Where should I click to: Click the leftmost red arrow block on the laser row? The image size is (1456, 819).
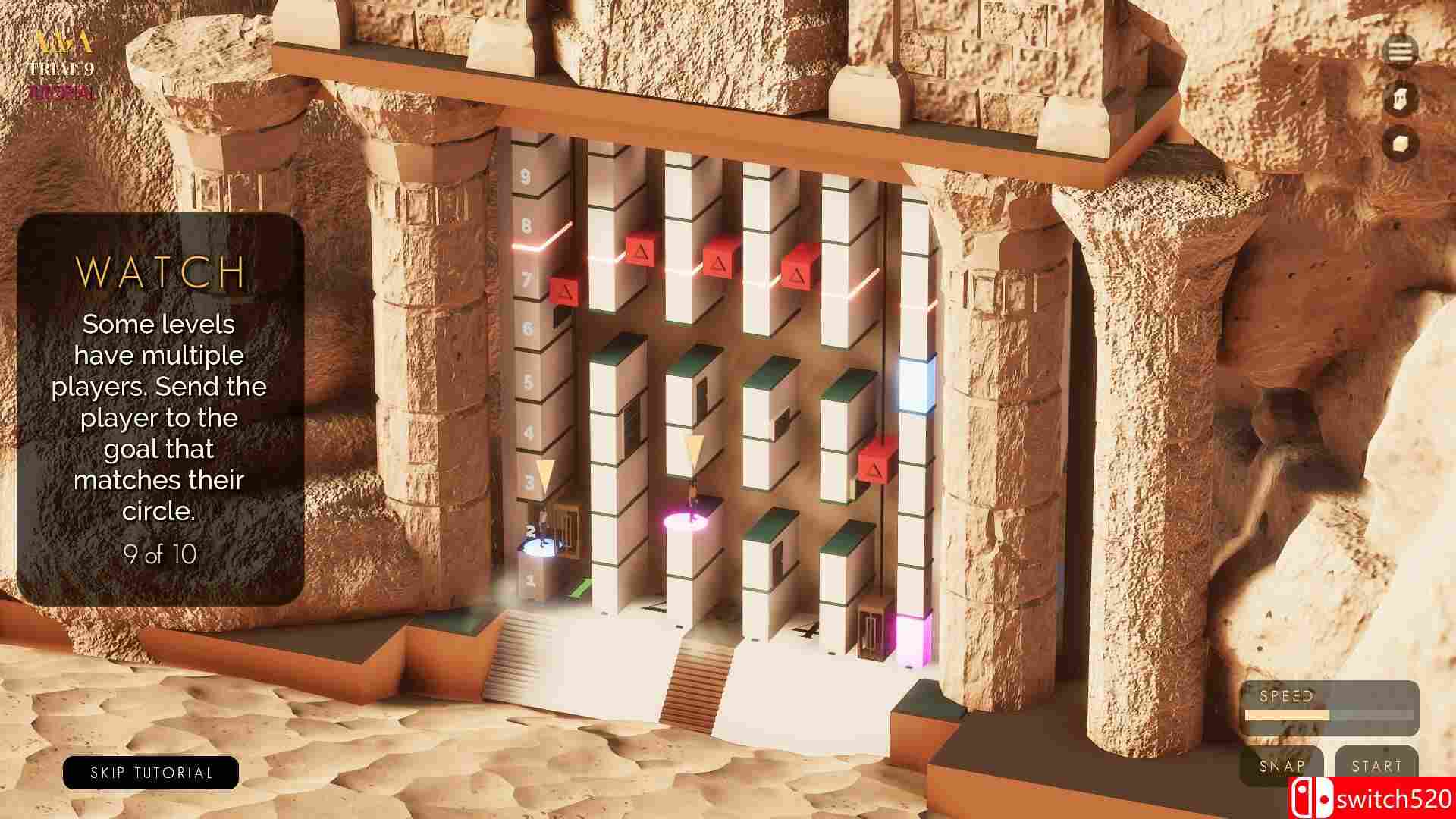point(639,250)
